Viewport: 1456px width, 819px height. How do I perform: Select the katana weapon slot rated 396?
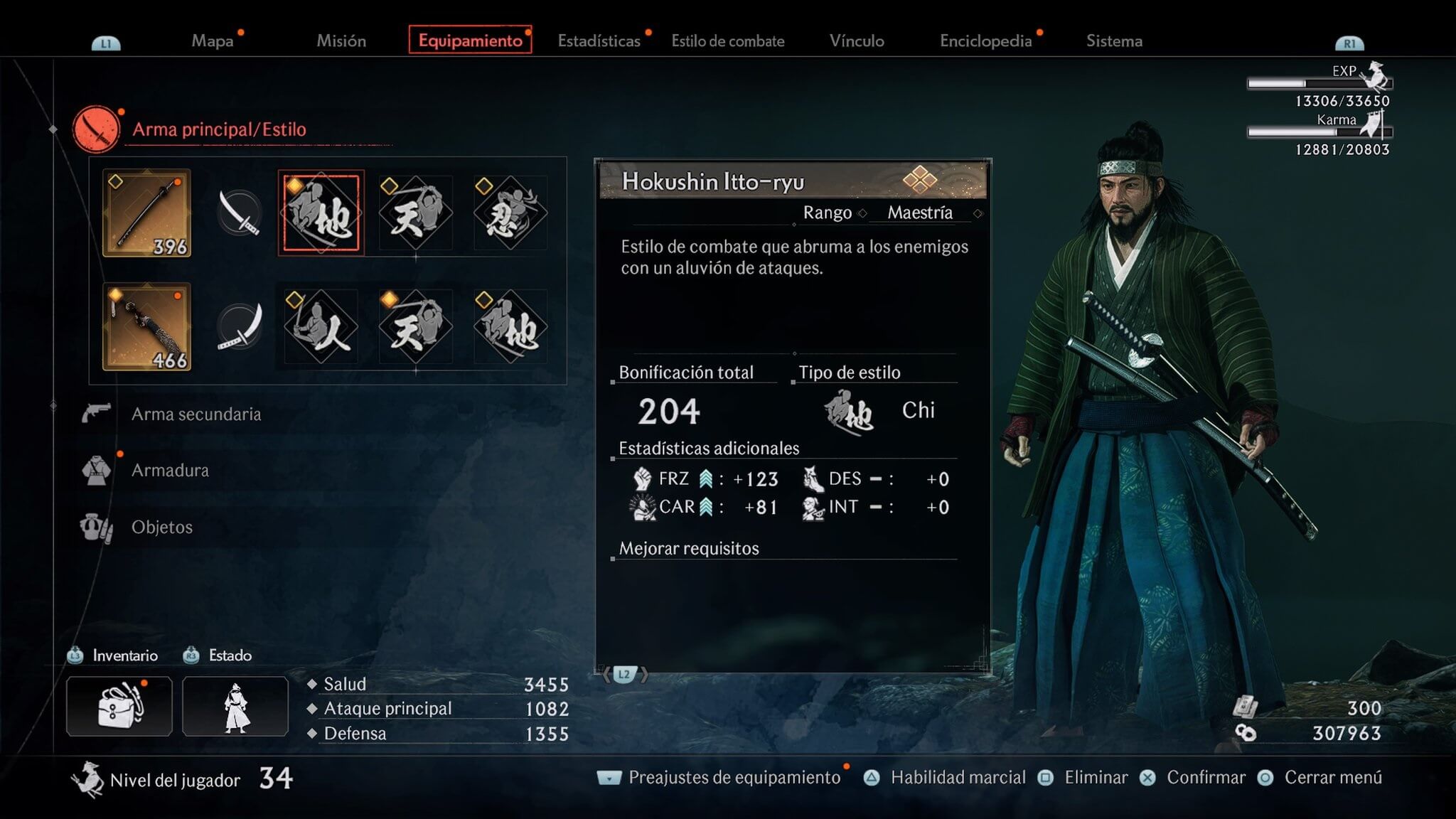click(x=146, y=213)
